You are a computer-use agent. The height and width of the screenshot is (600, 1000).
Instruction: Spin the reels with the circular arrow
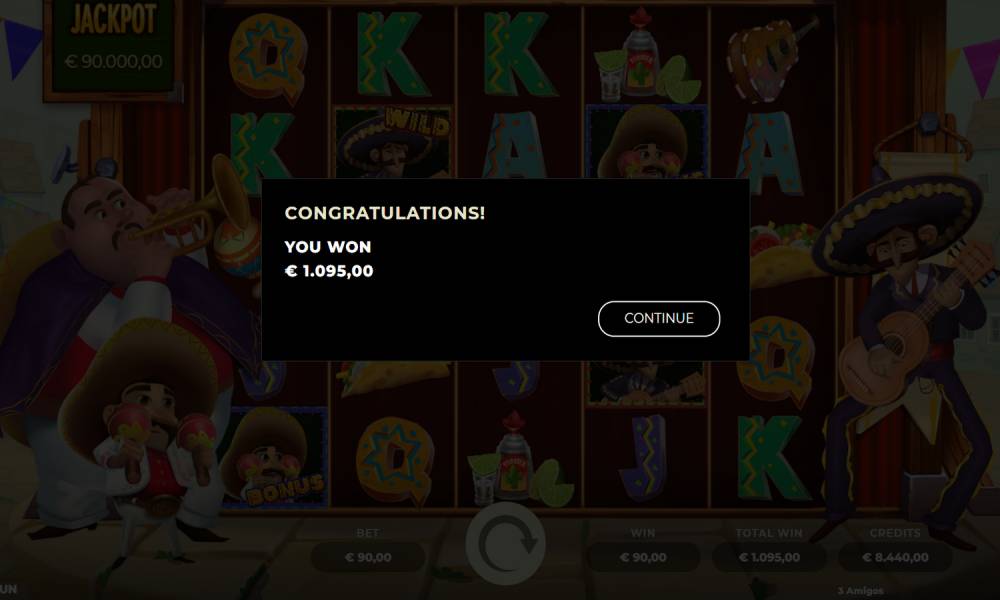505,543
